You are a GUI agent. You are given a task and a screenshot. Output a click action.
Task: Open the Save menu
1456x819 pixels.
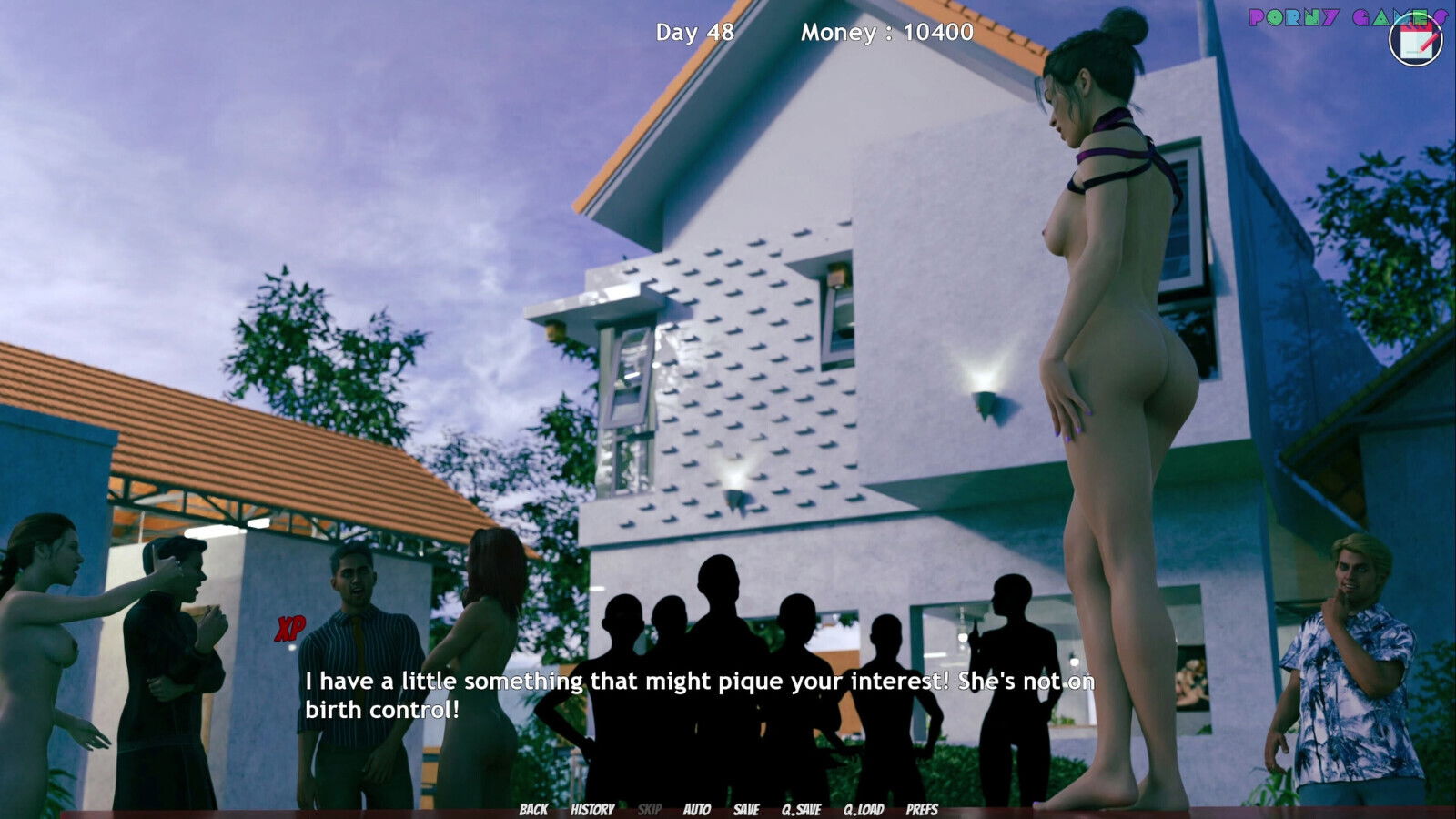(x=746, y=809)
